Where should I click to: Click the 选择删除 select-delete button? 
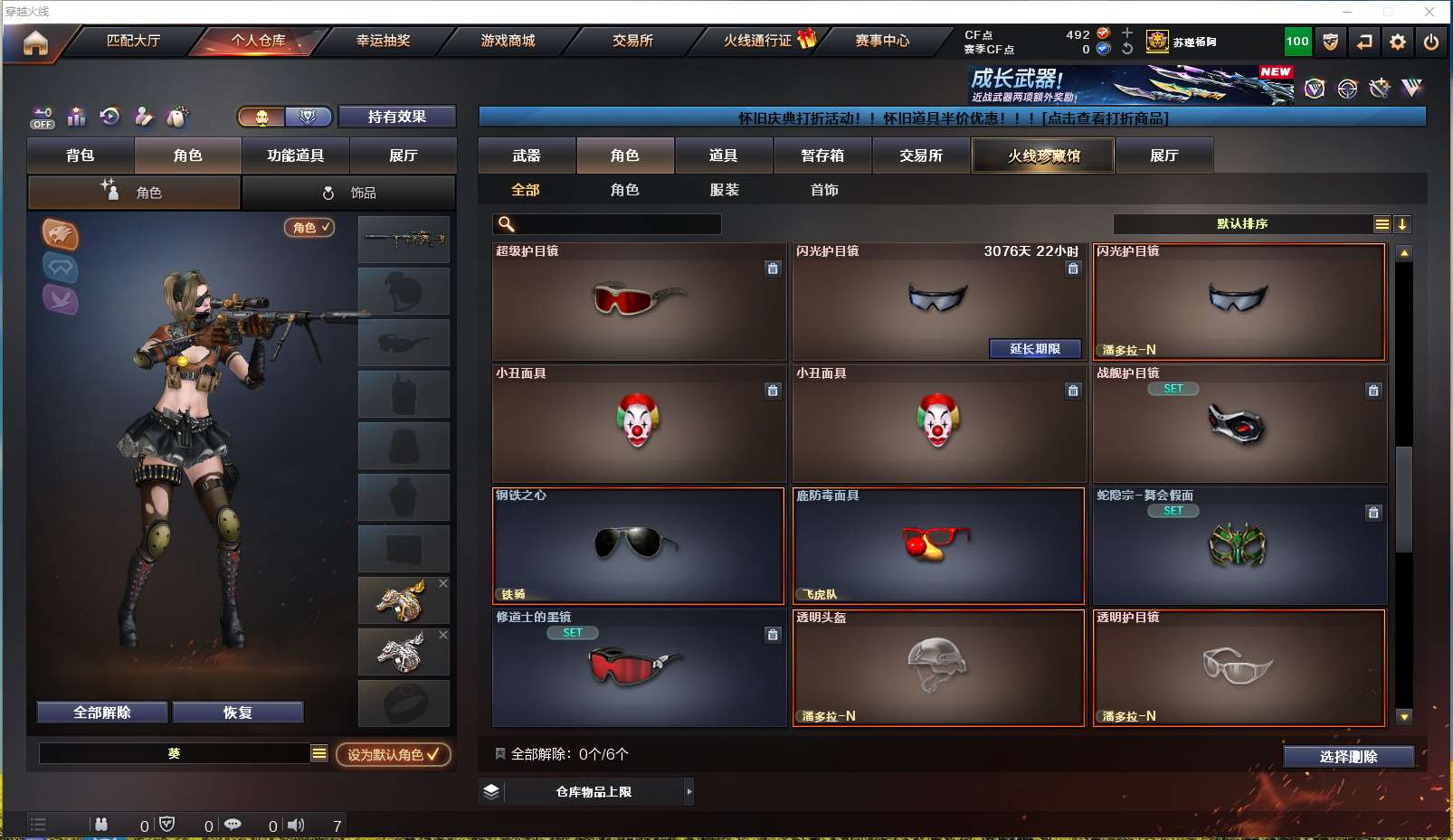tap(1348, 757)
